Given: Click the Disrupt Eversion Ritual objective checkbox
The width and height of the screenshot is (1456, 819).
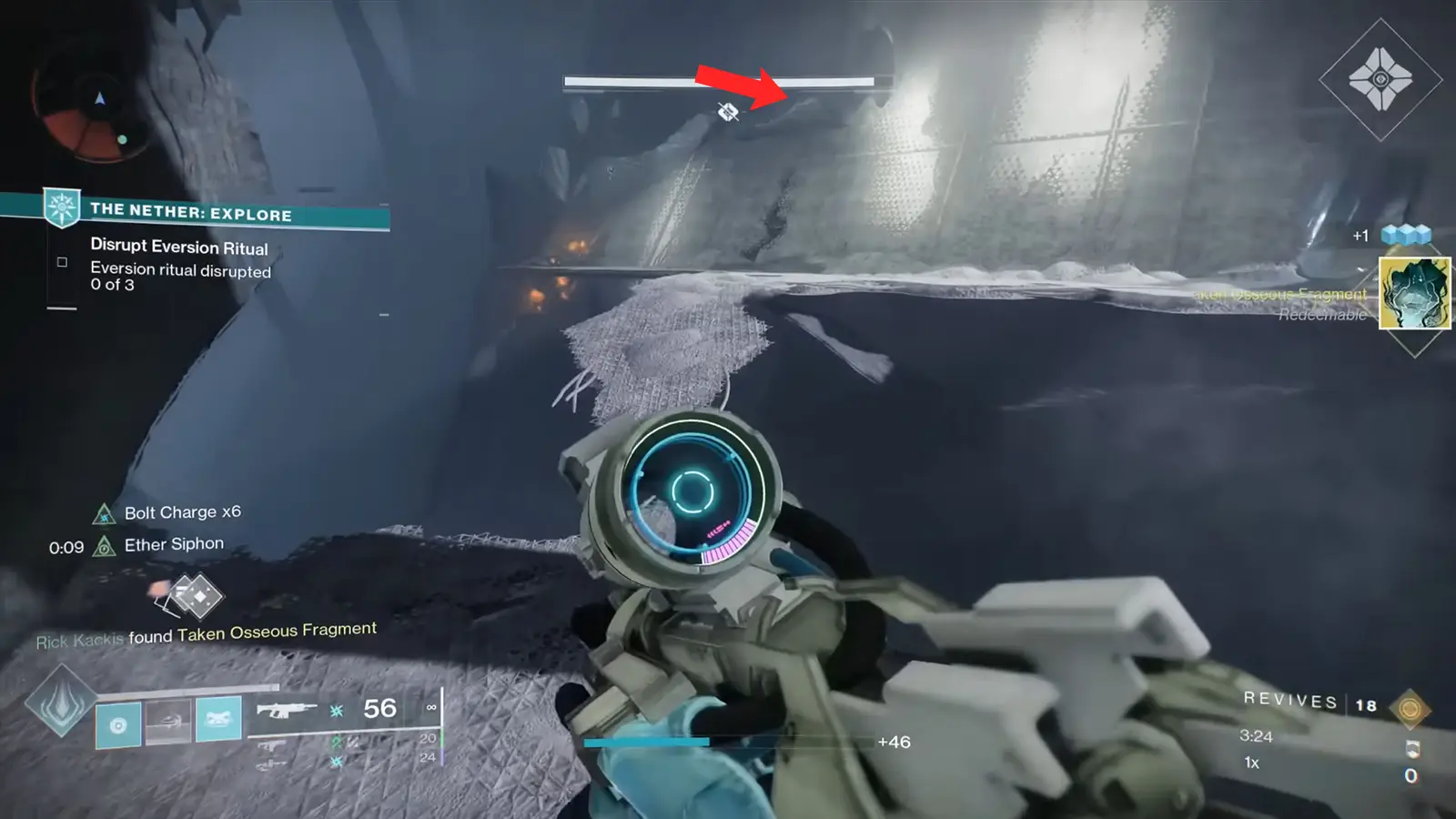Looking at the screenshot, I should pyautogui.click(x=61, y=261).
